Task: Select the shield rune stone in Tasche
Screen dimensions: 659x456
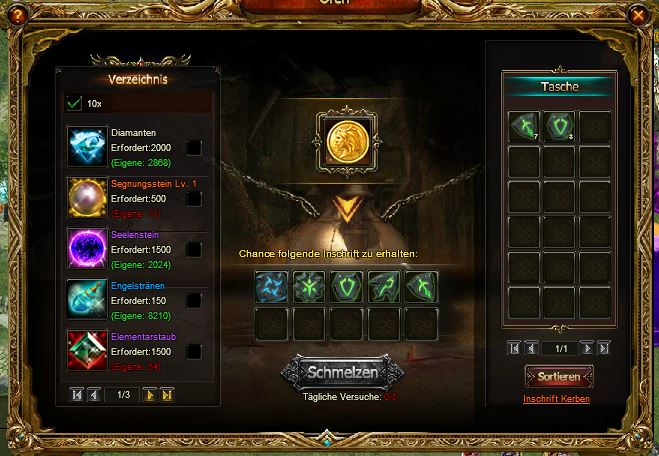Action: click(558, 126)
